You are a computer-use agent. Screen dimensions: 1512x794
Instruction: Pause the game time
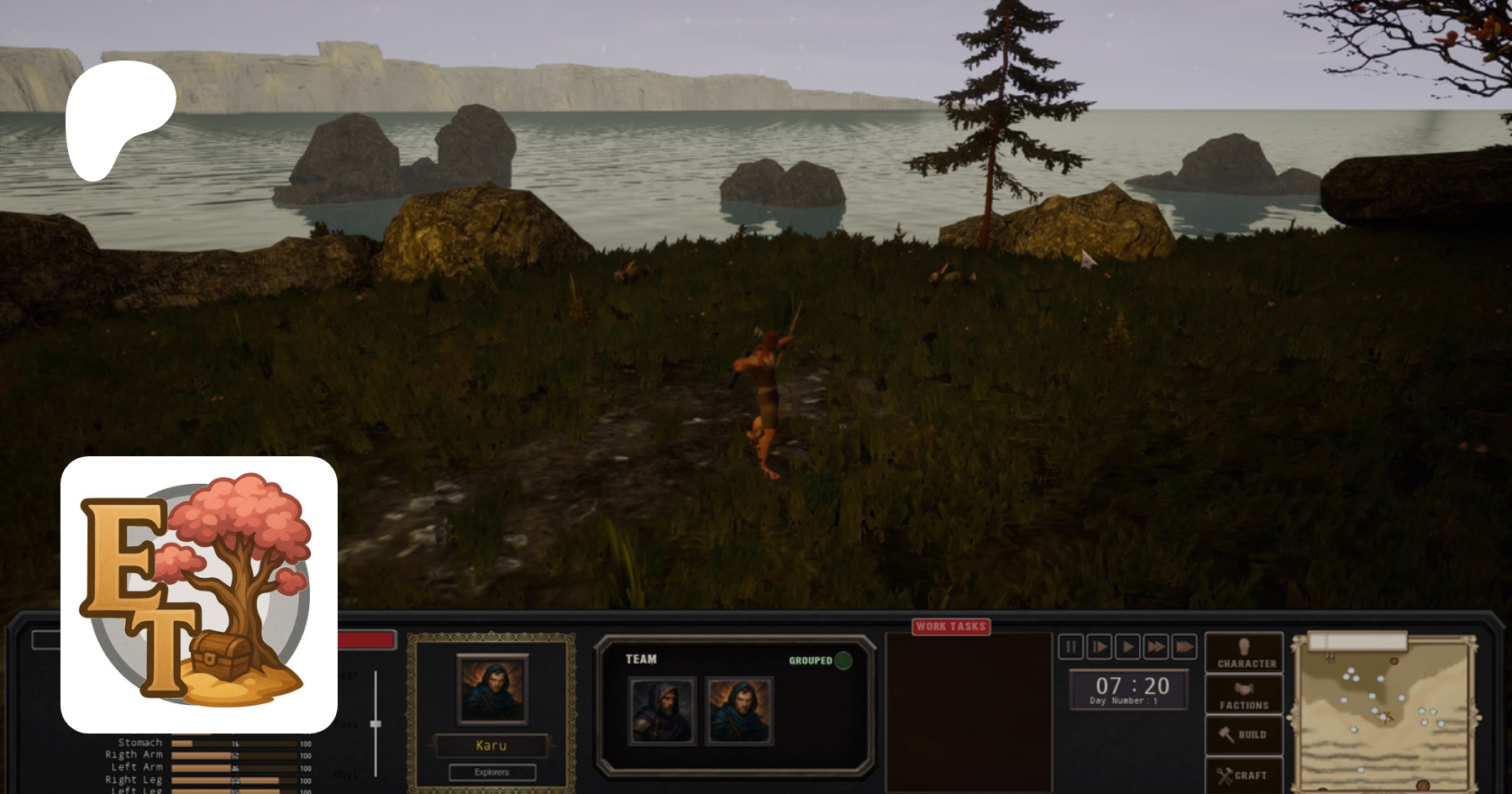point(1070,647)
